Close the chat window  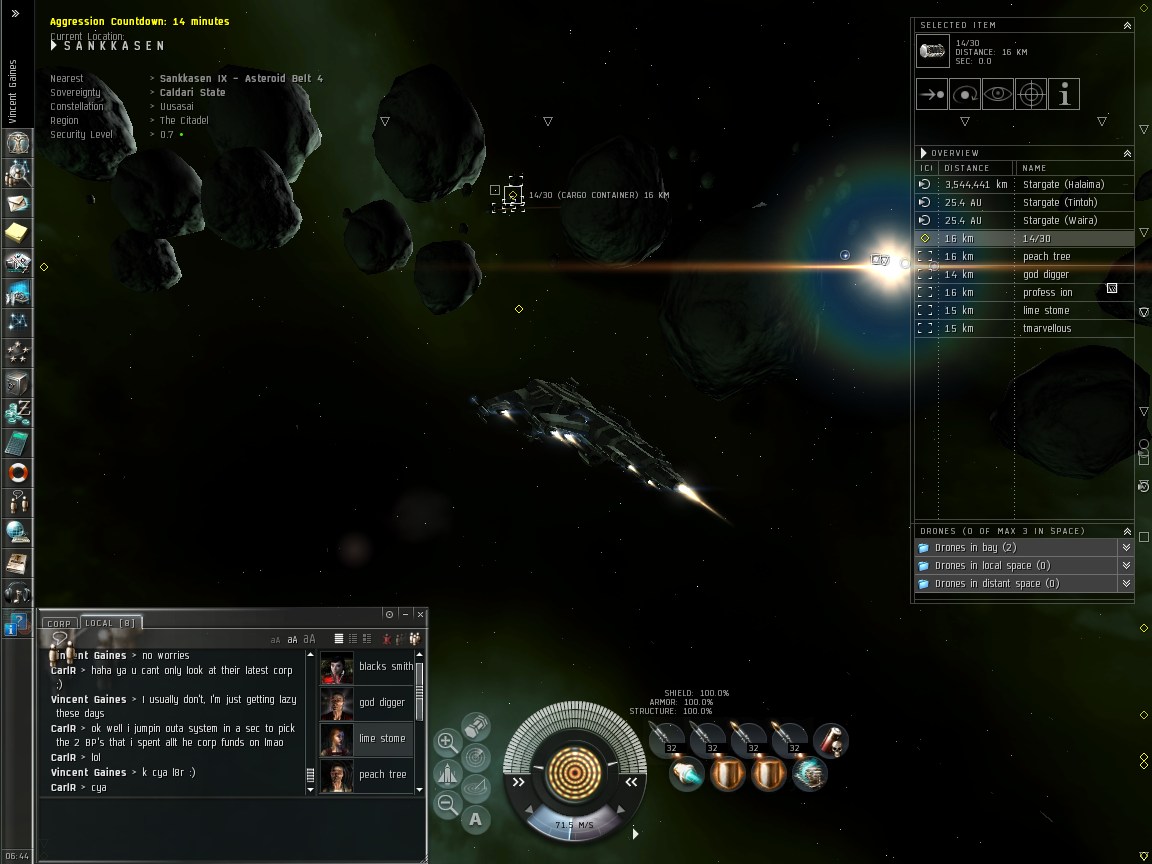pos(420,614)
